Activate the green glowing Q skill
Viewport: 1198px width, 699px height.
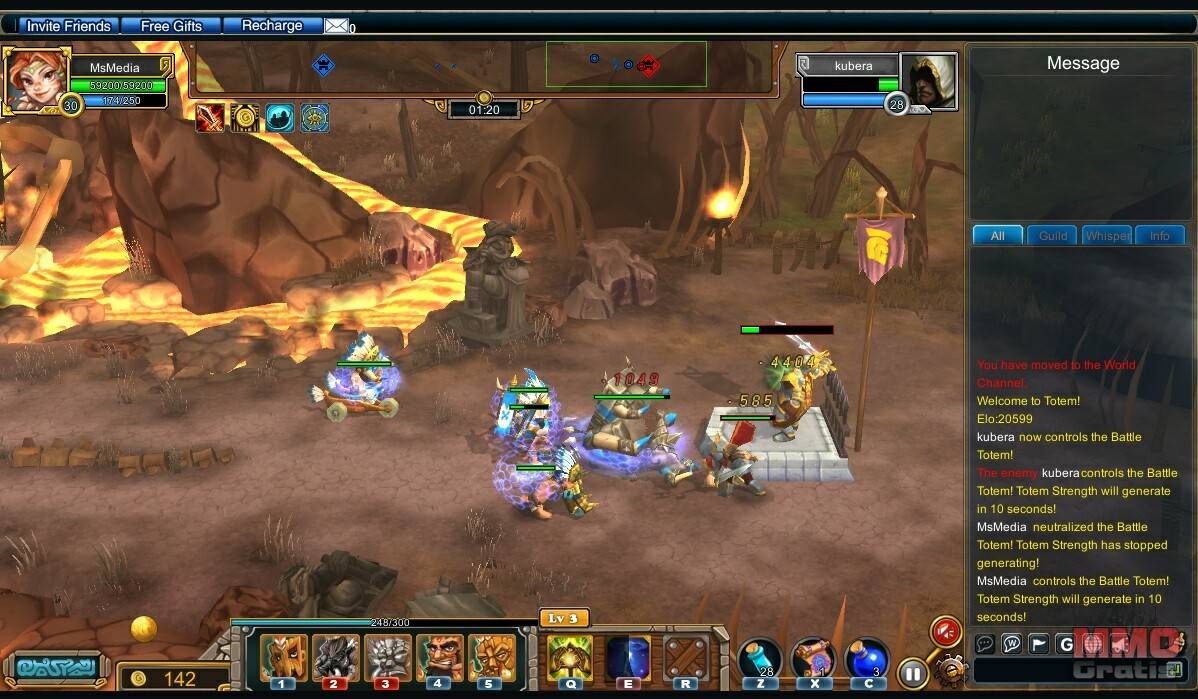pyautogui.click(x=571, y=658)
